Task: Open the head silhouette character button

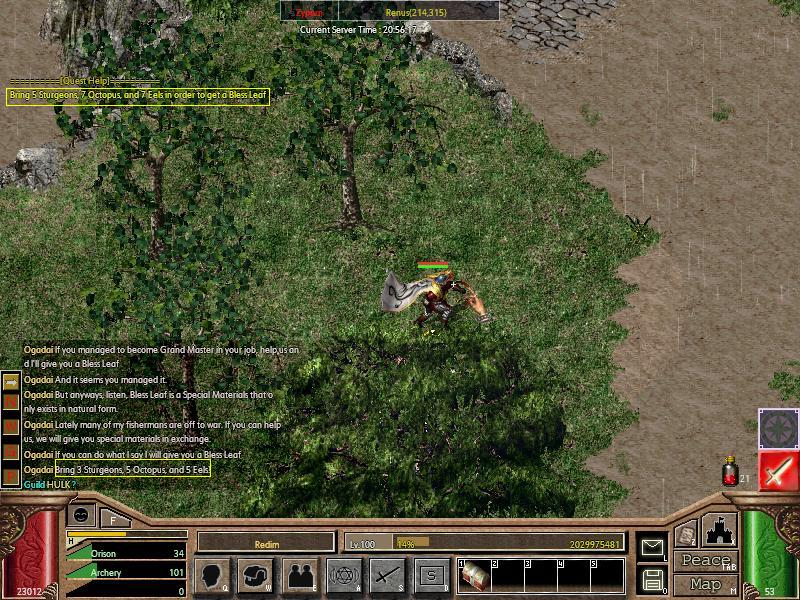Action: tap(211, 575)
